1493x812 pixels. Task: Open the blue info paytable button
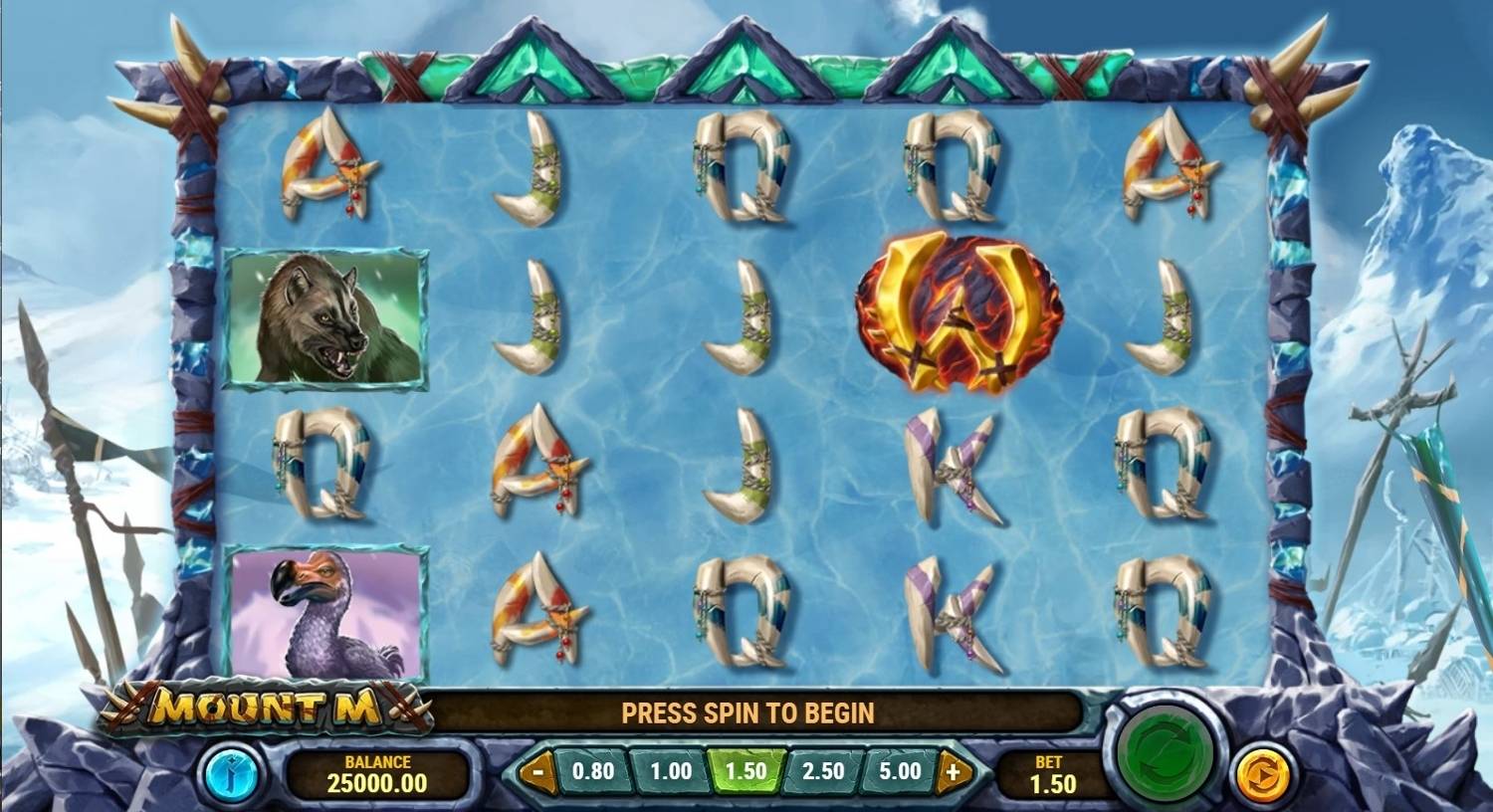coord(231,773)
